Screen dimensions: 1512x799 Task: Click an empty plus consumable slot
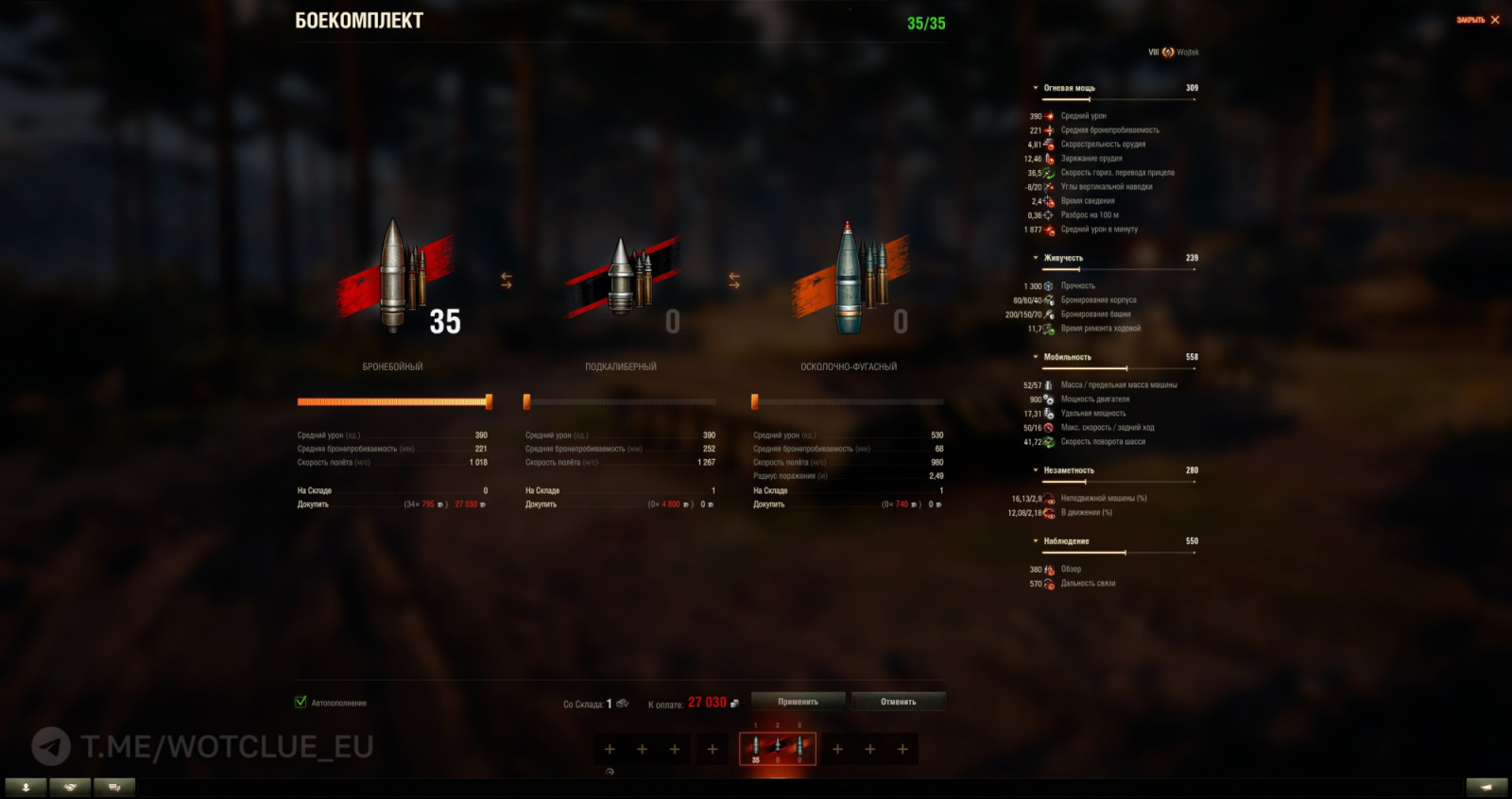611,748
